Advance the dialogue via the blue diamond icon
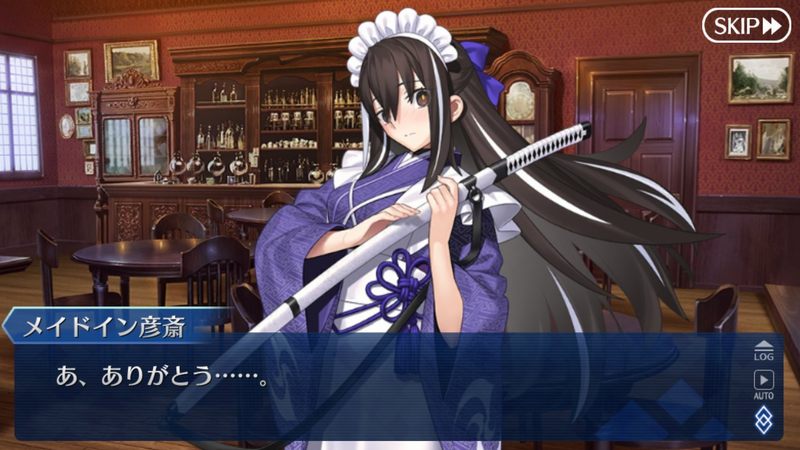Screen dimensions: 800x450 tap(763, 419)
